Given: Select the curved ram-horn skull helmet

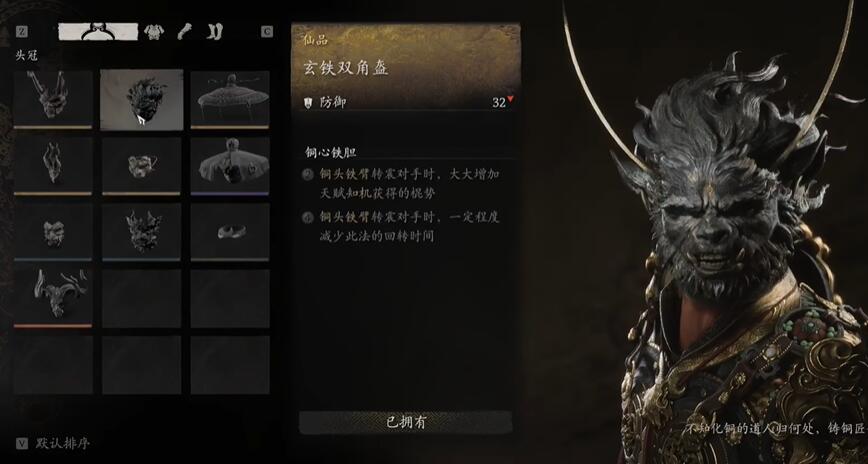Looking at the screenshot, I should (x=53, y=297).
